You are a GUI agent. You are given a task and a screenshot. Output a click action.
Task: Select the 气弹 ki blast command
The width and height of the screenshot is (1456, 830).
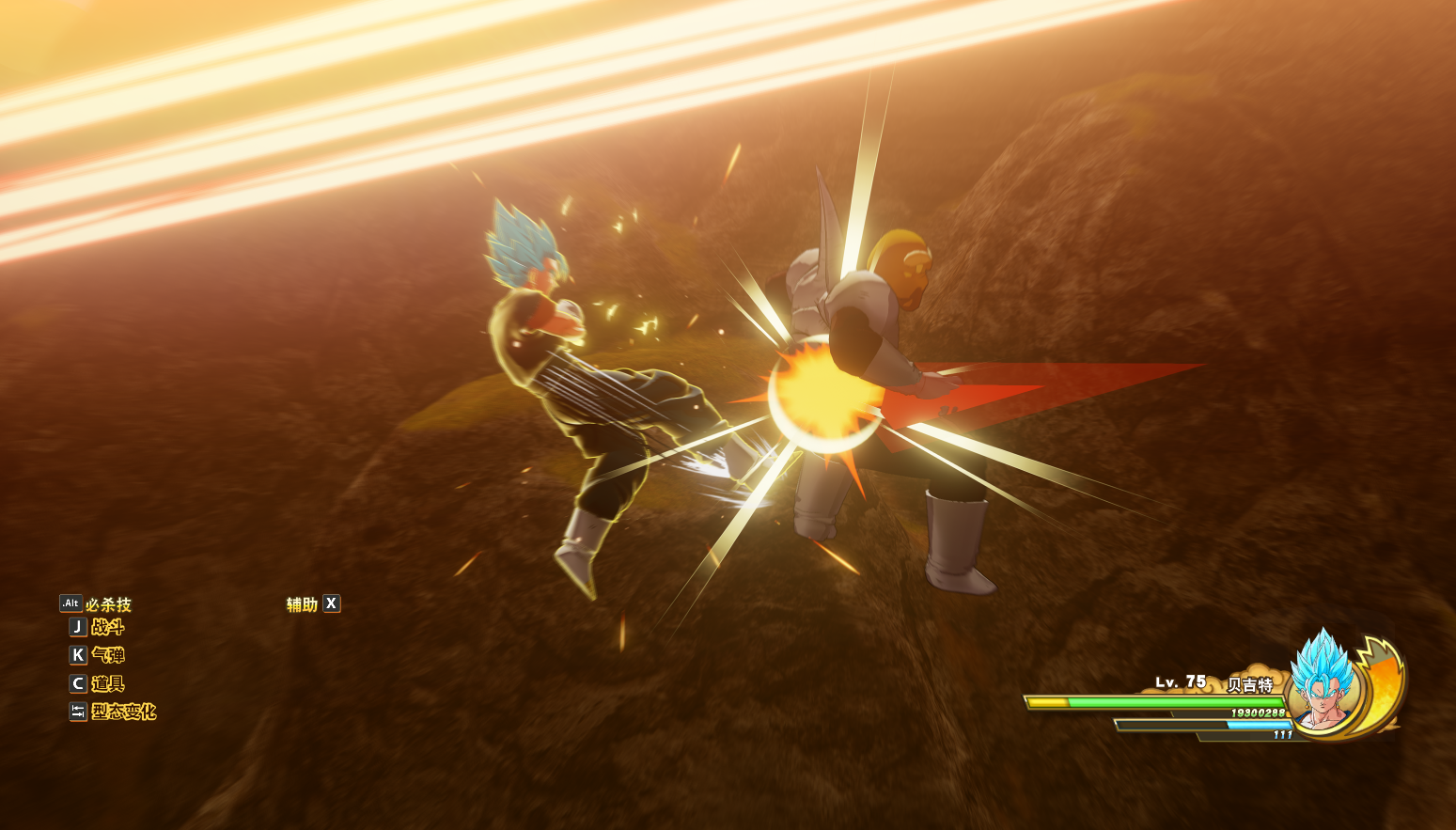click(x=107, y=655)
